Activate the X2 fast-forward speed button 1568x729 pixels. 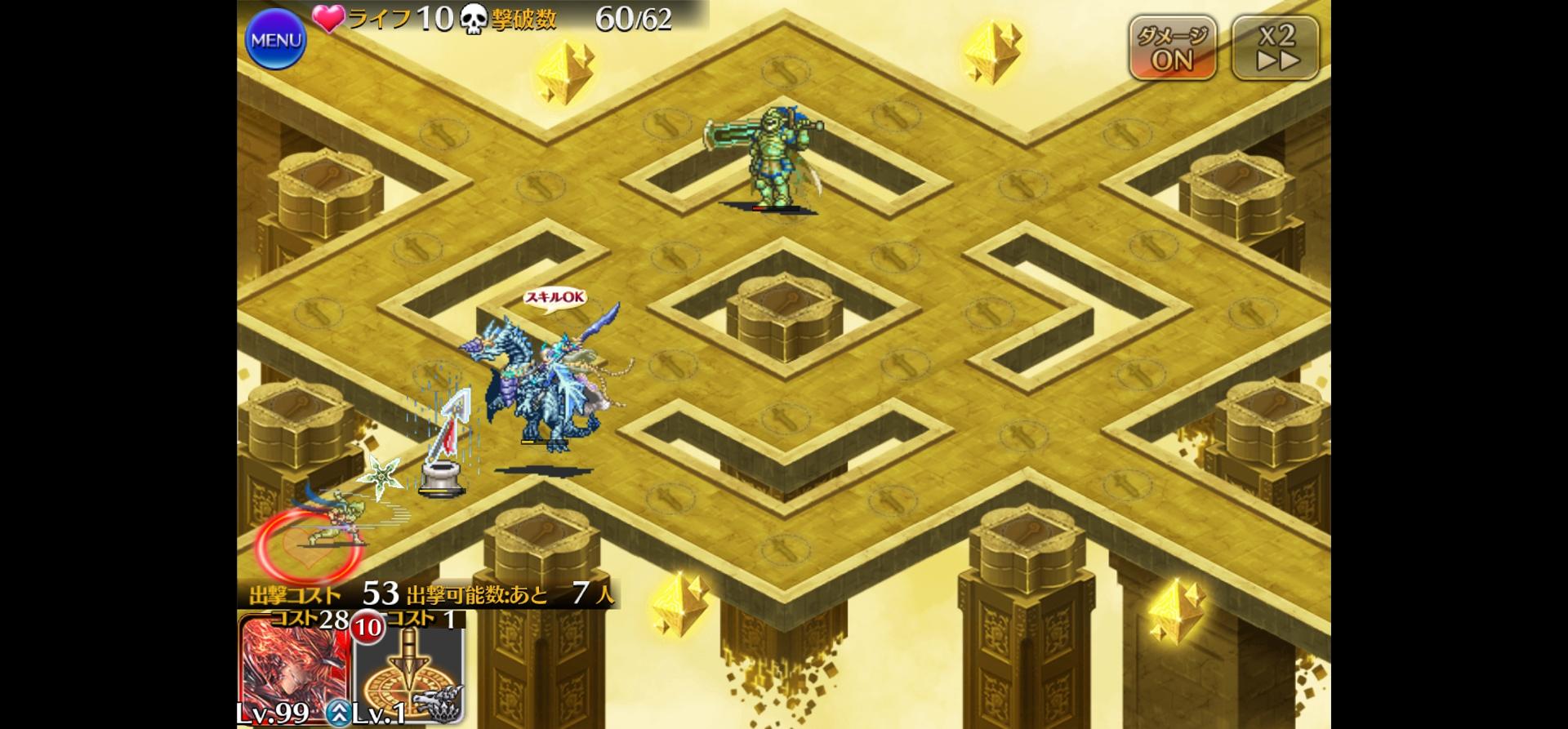pos(1275,48)
